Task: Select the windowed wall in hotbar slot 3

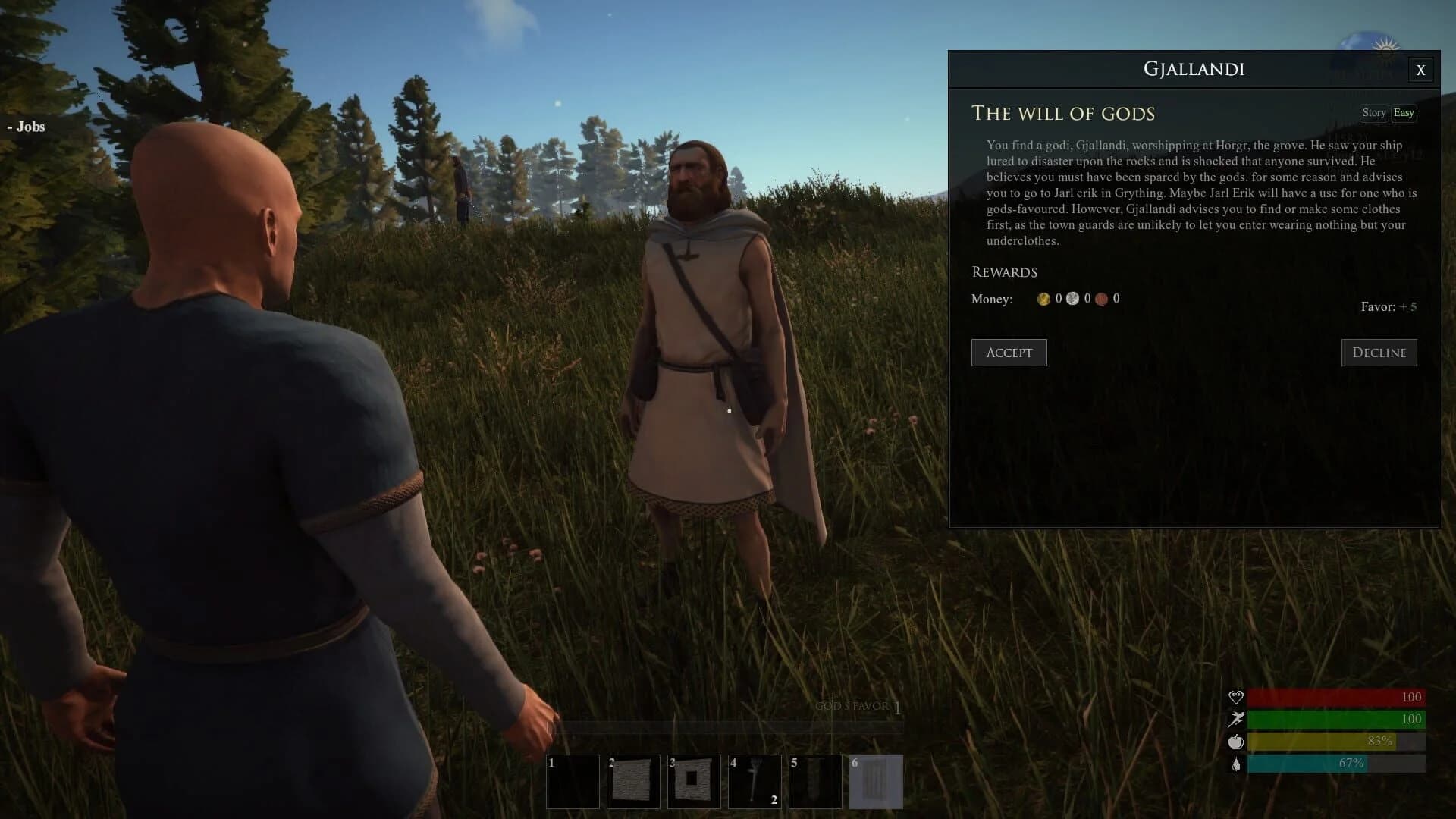Action: (694, 781)
